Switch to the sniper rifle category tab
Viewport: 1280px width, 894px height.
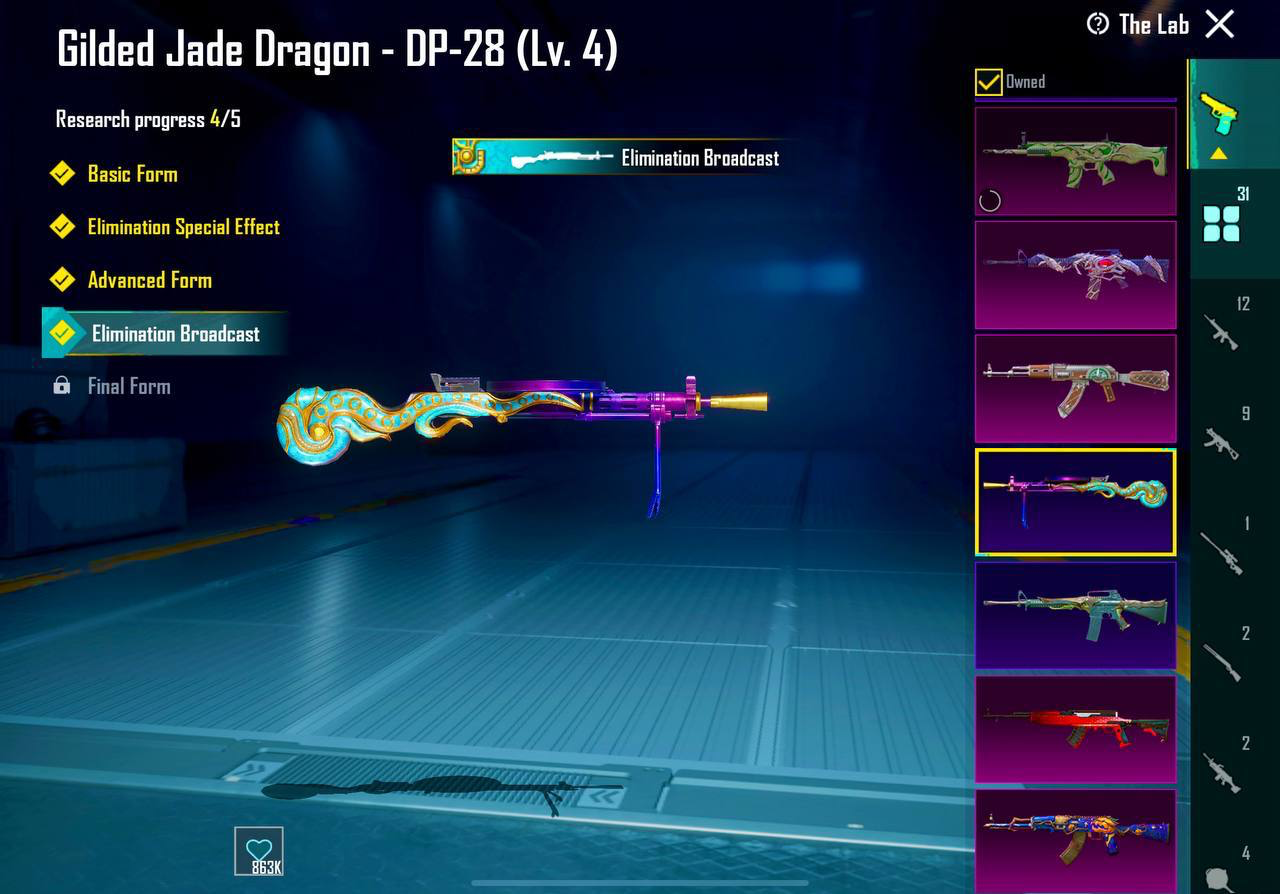pyautogui.click(x=1222, y=552)
